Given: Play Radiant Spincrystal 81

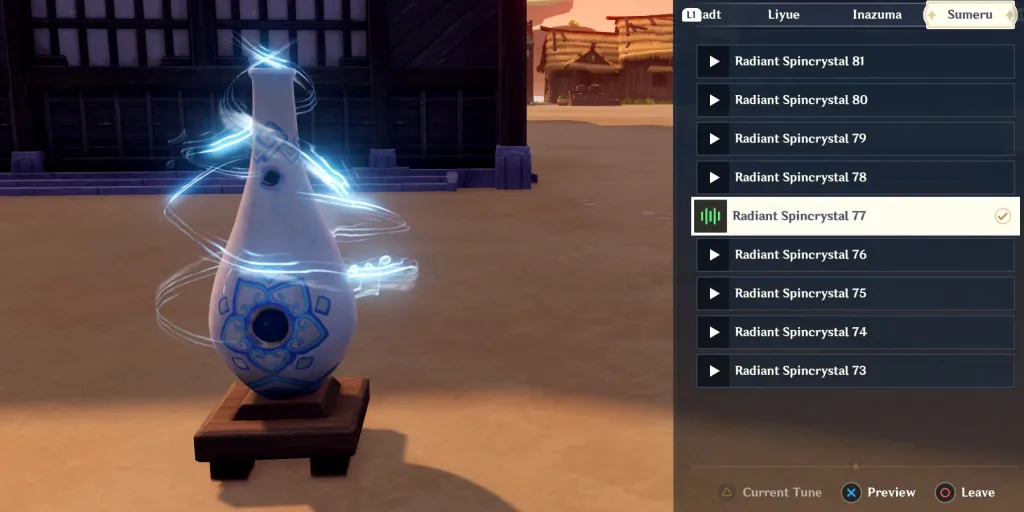Looking at the screenshot, I should point(855,62).
